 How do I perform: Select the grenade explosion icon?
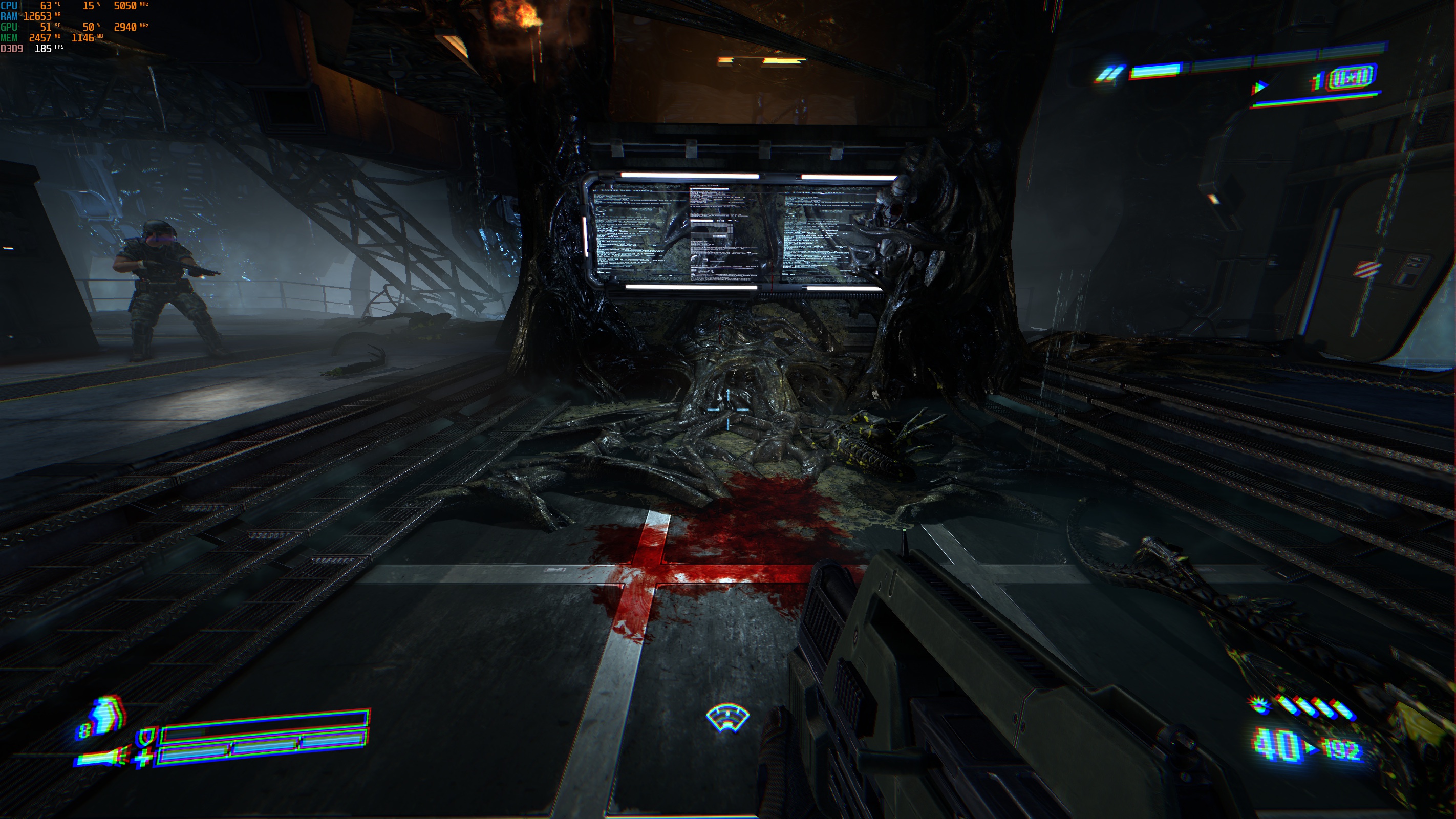point(1258,705)
